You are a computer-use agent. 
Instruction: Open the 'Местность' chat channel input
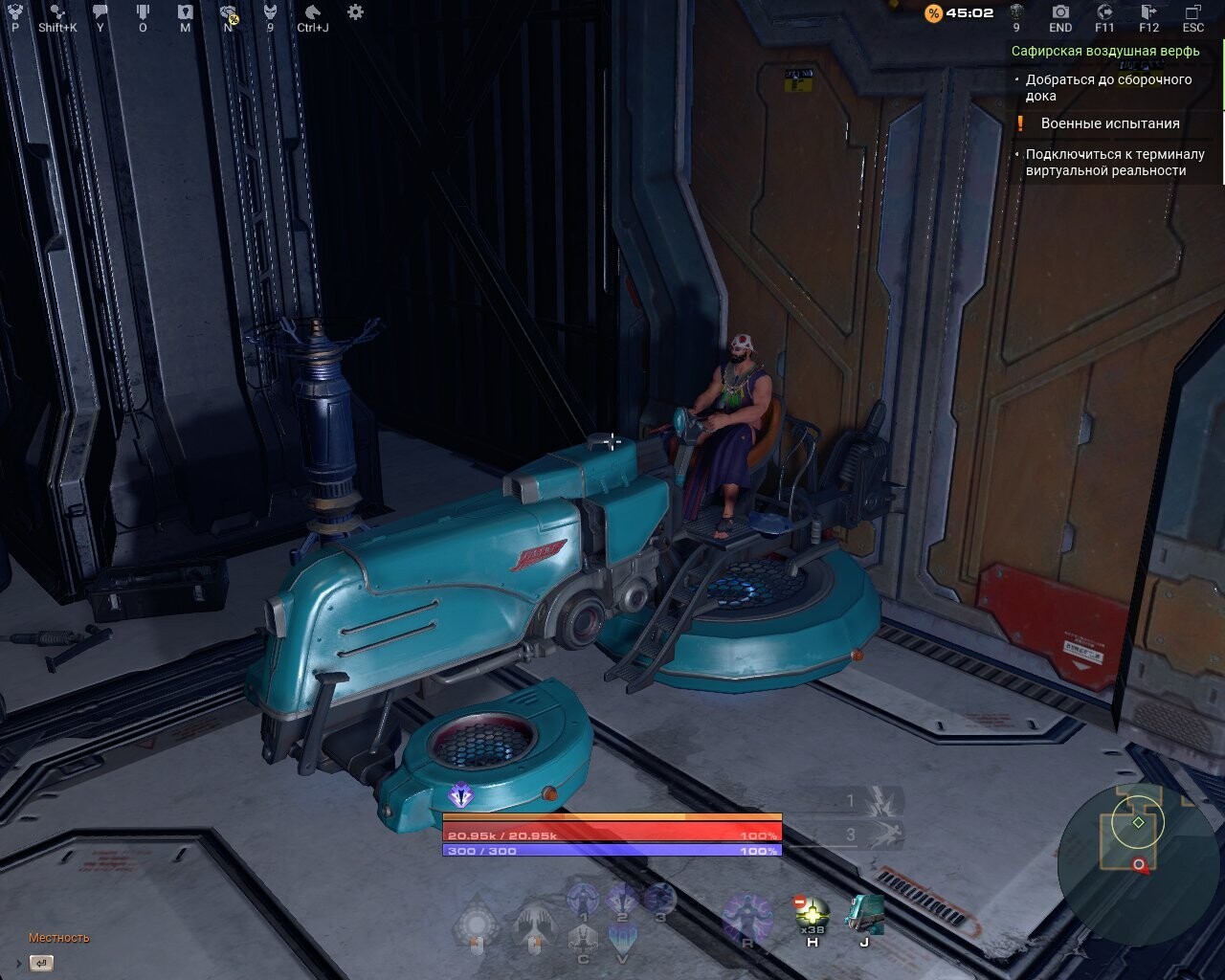point(41,963)
